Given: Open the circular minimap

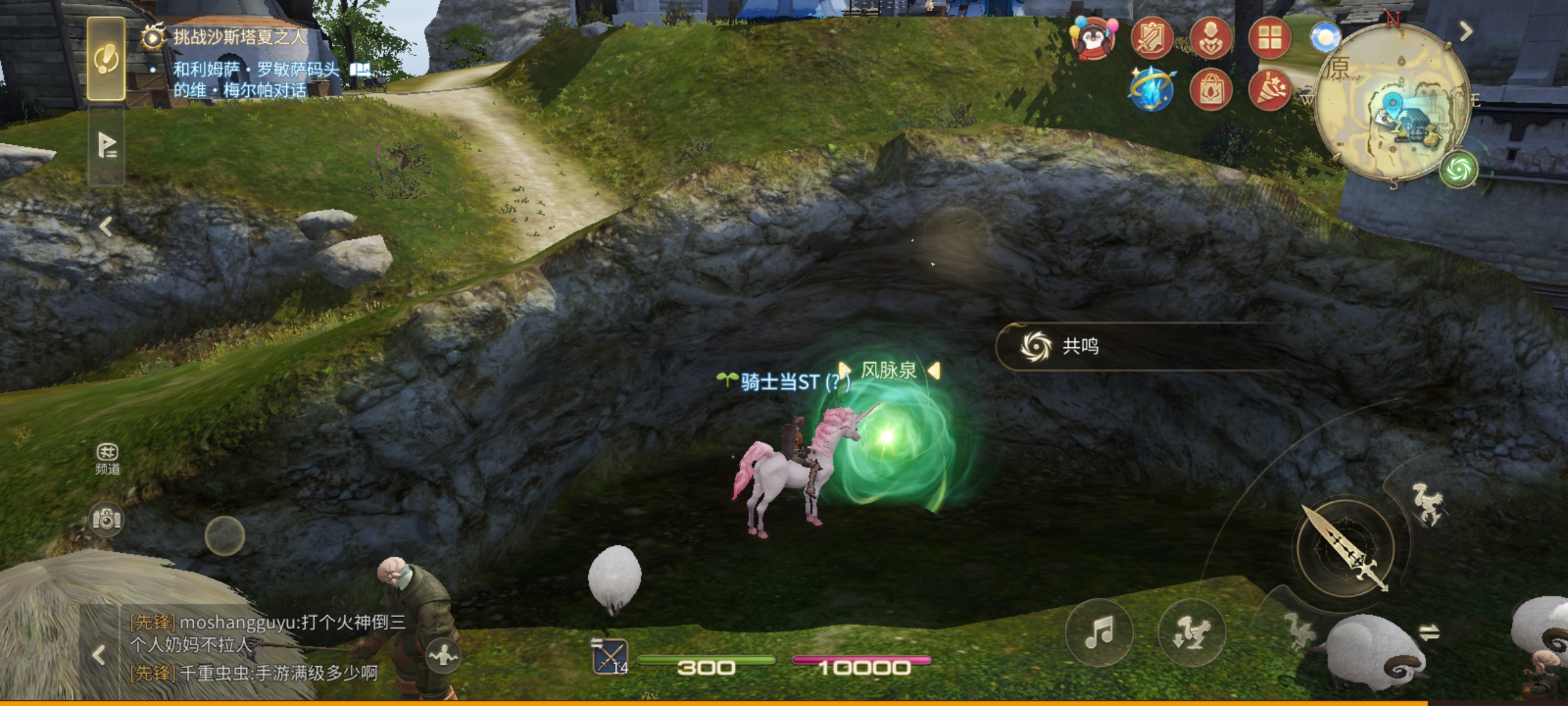Looking at the screenshot, I should (1392, 105).
